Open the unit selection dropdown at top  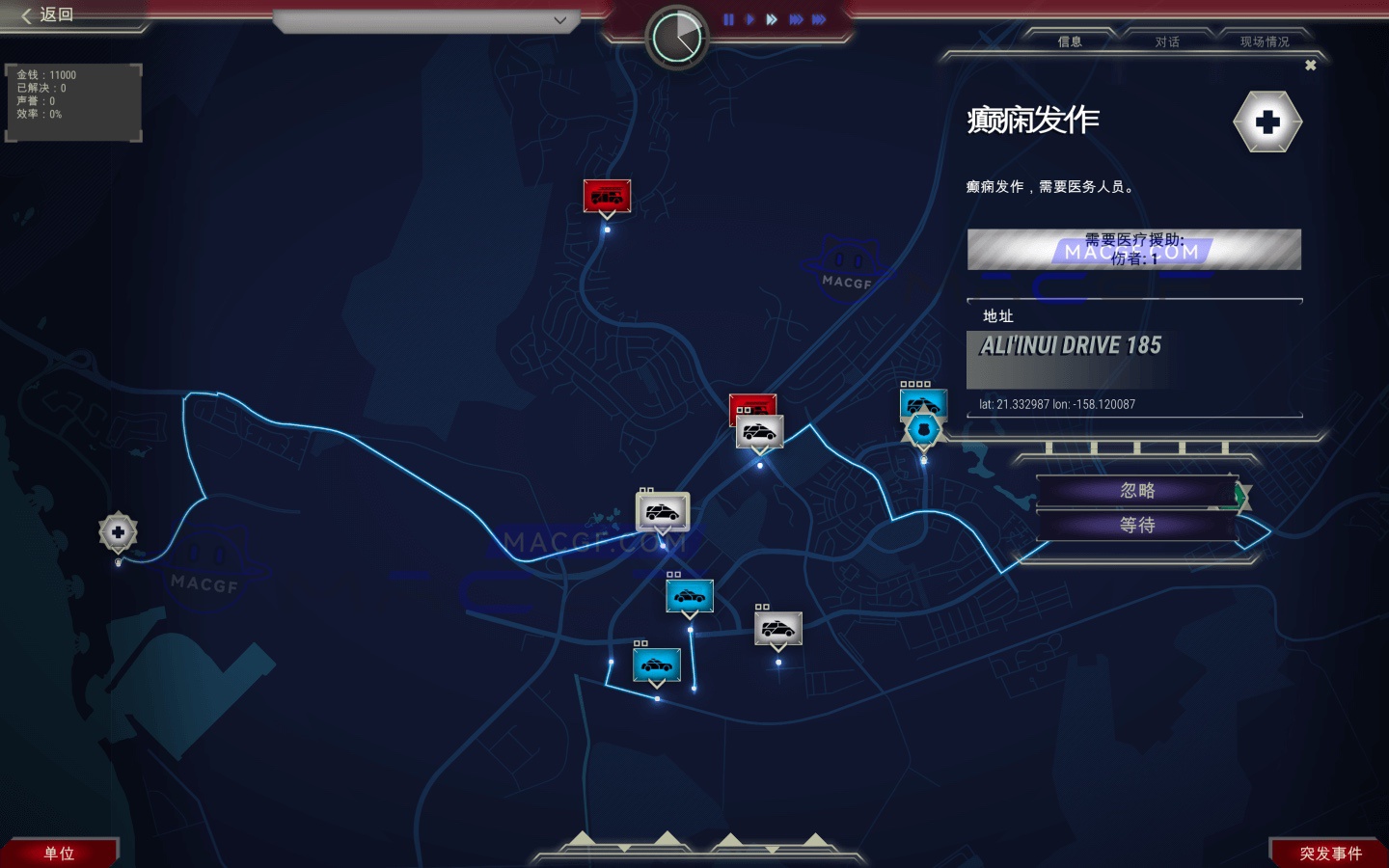tap(424, 20)
